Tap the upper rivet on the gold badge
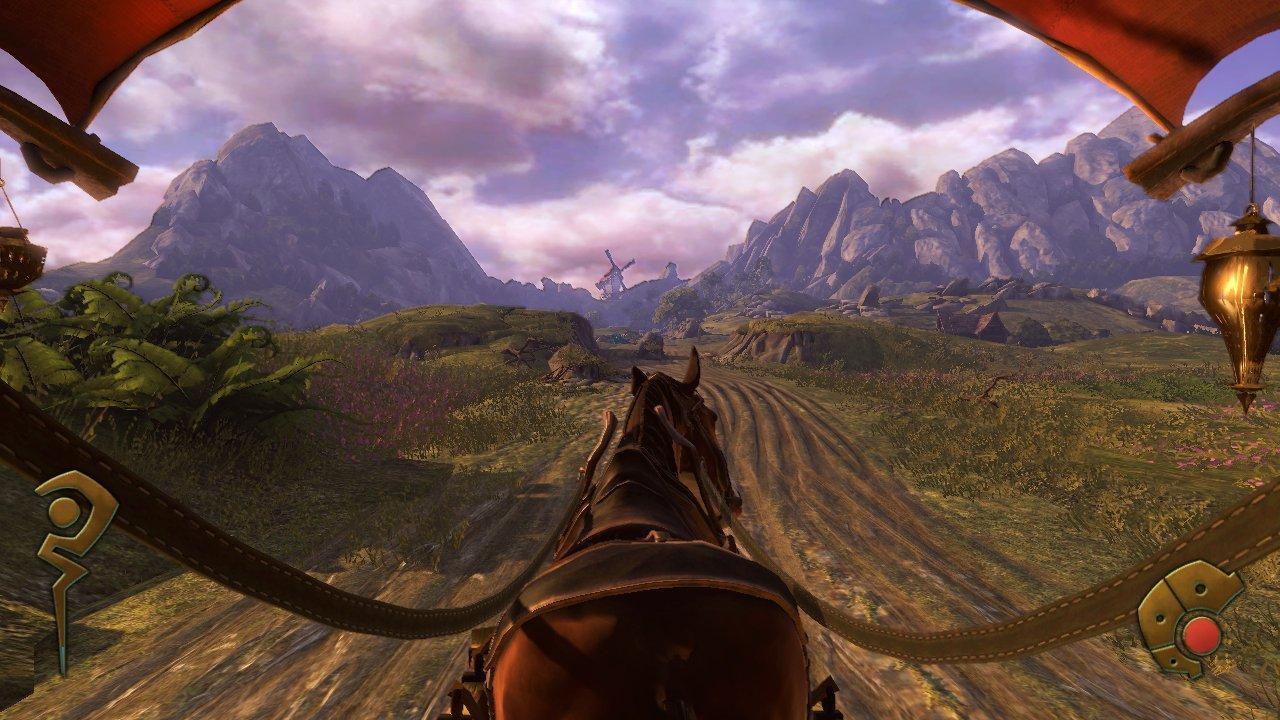 pos(1200,589)
